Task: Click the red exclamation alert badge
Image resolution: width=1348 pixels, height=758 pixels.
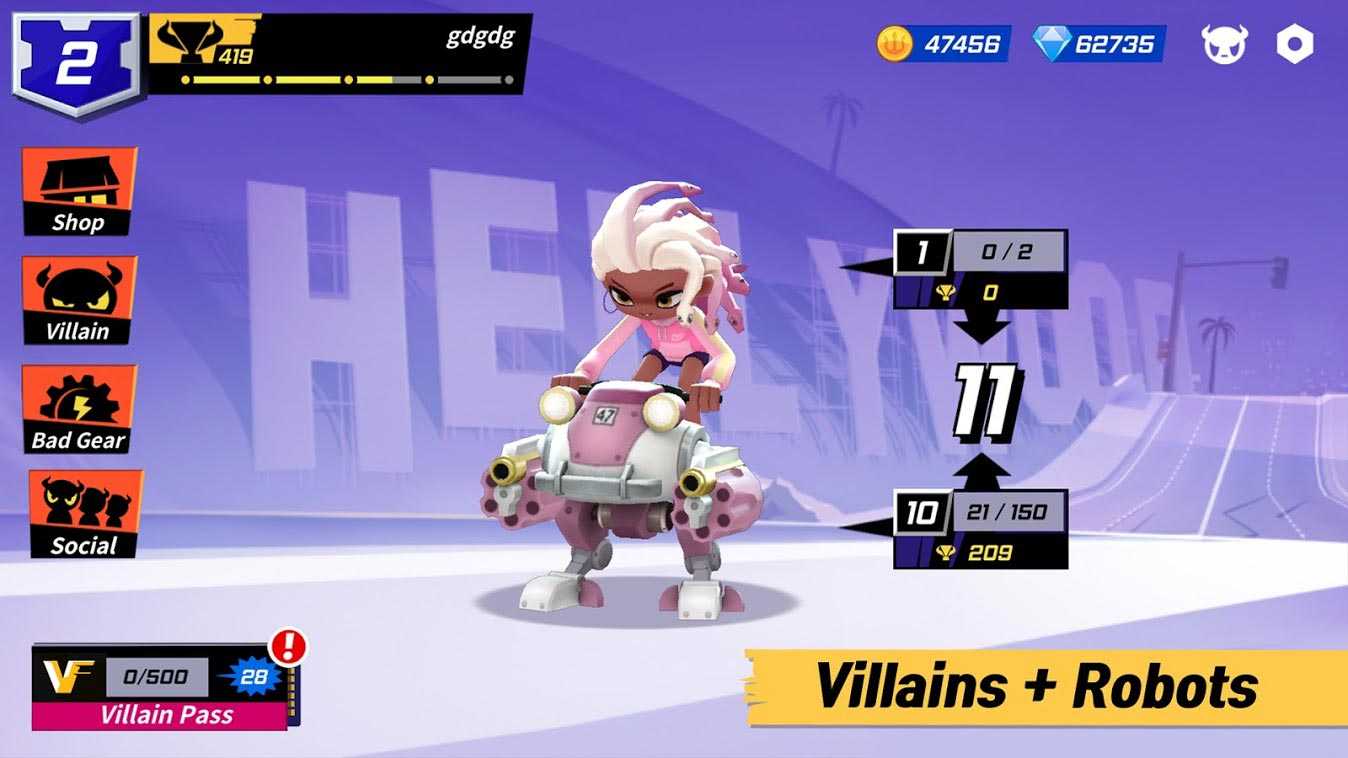Action: point(288,645)
